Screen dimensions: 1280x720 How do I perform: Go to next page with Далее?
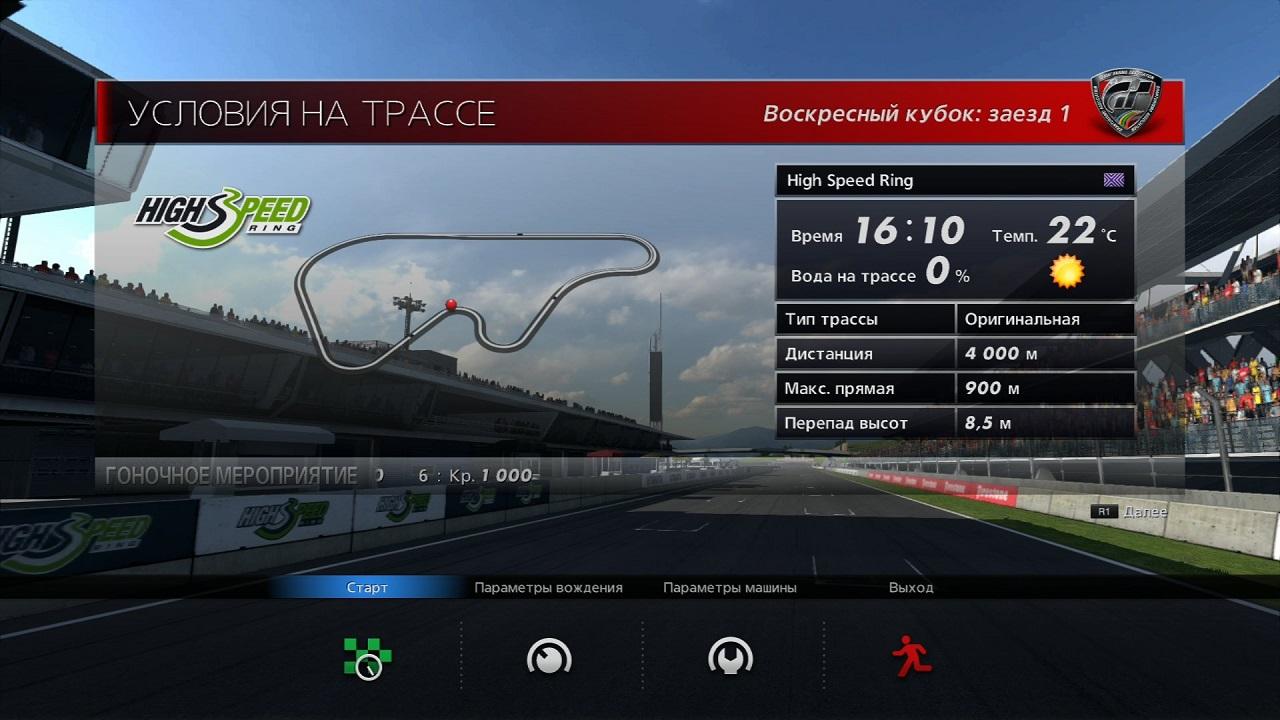coord(1143,511)
